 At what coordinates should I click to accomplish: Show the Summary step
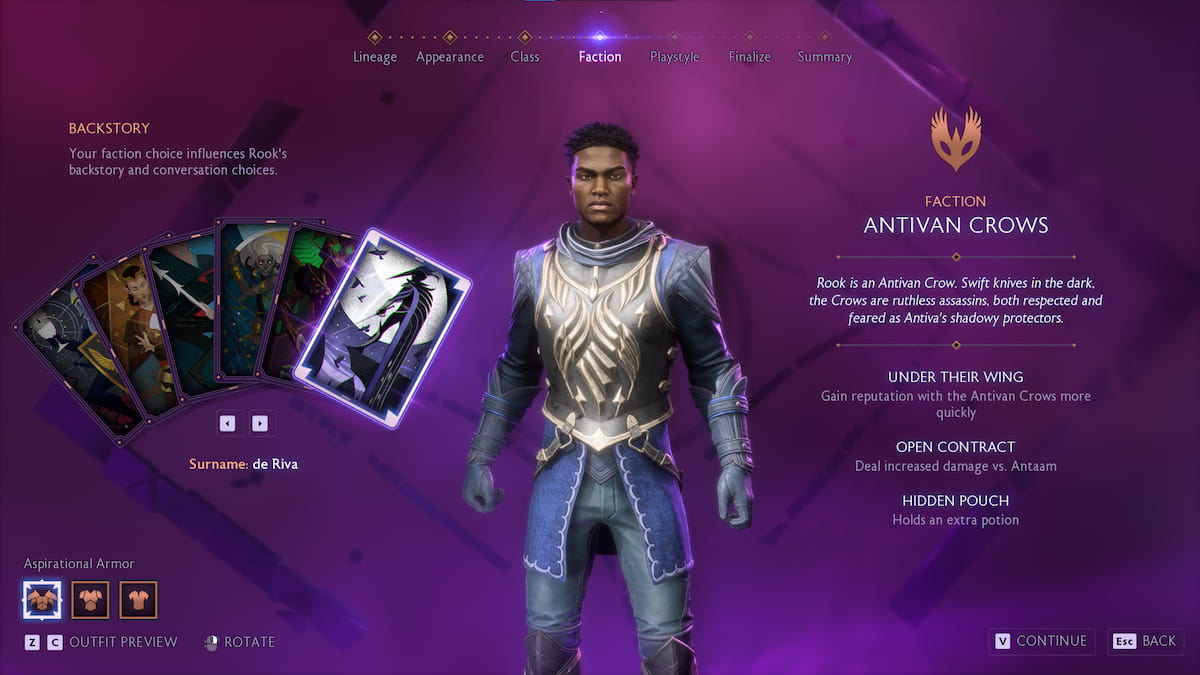pyautogui.click(x=824, y=56)
